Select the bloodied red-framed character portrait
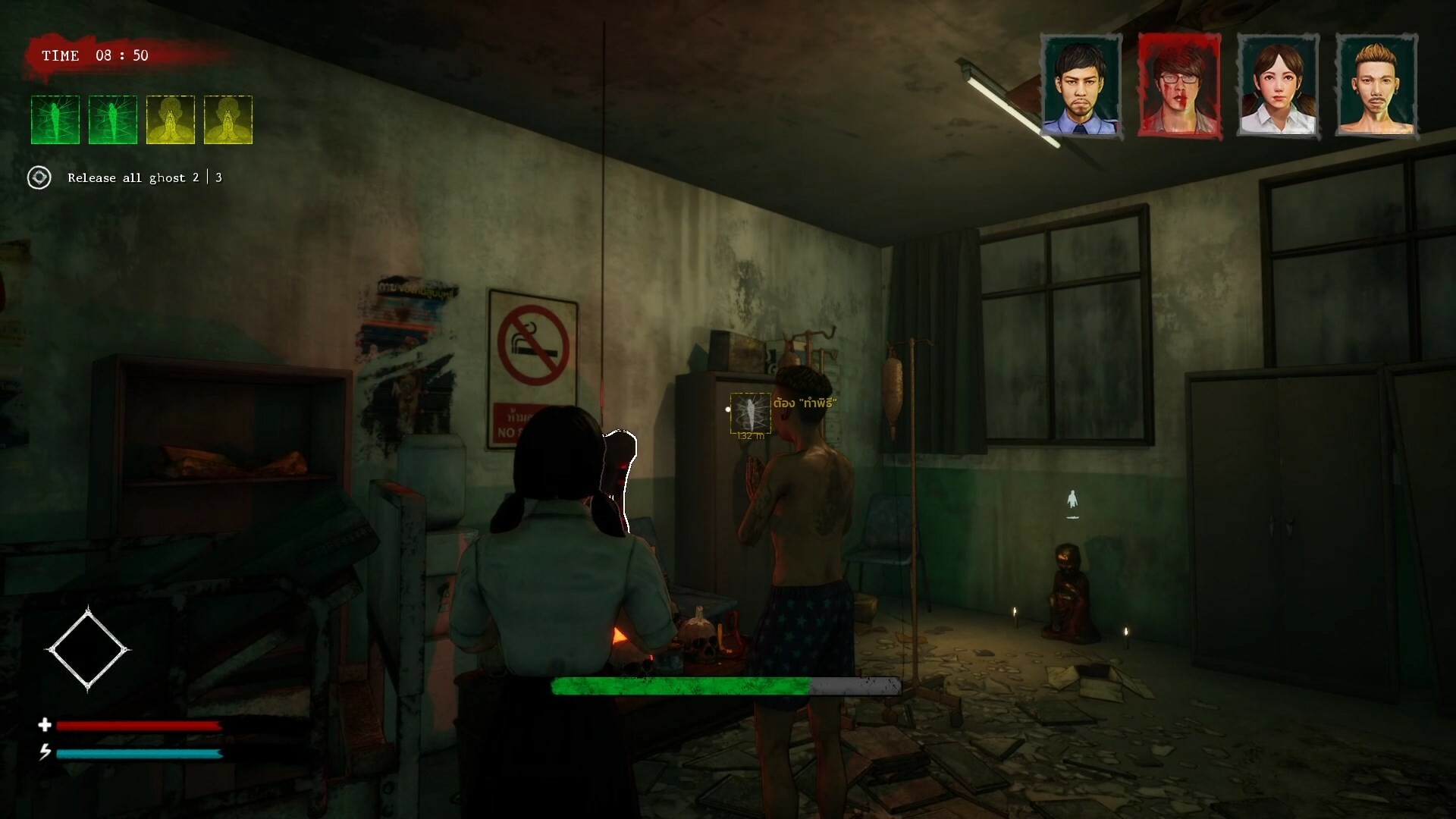 [x=1180, y=86]
